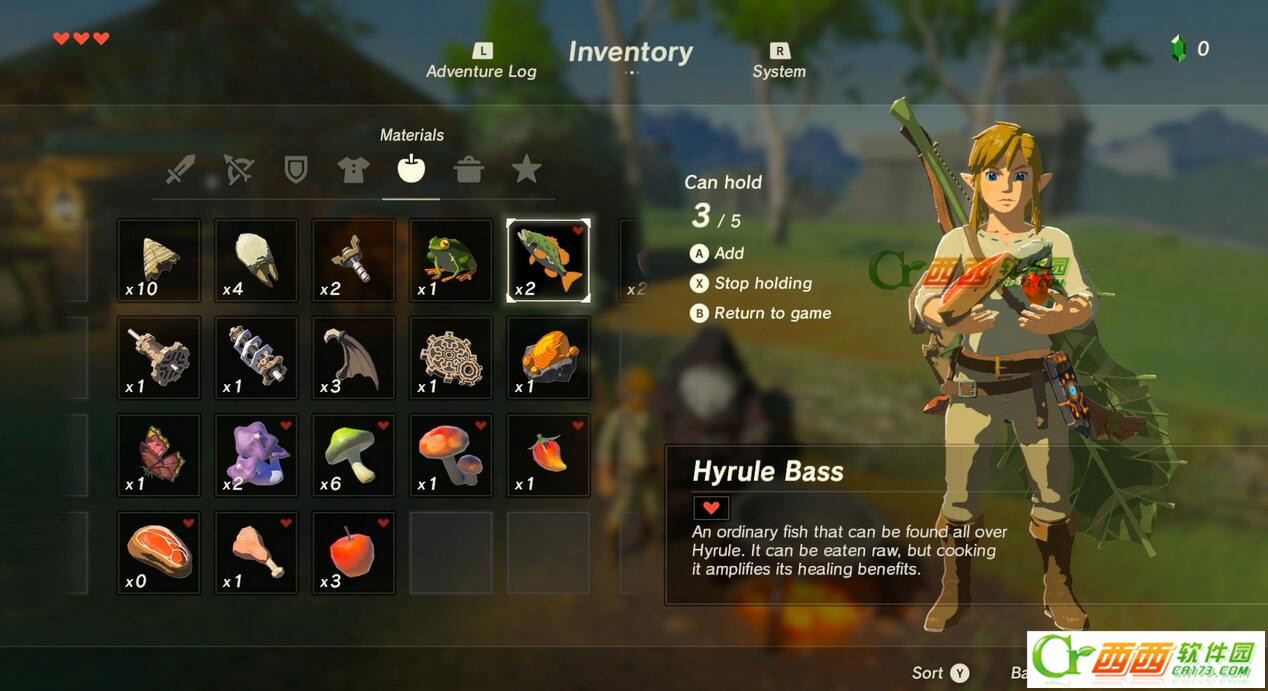The image size is (1268, 691).
Task: Click the Stop holding option
Action: click(x=762, y=283)
